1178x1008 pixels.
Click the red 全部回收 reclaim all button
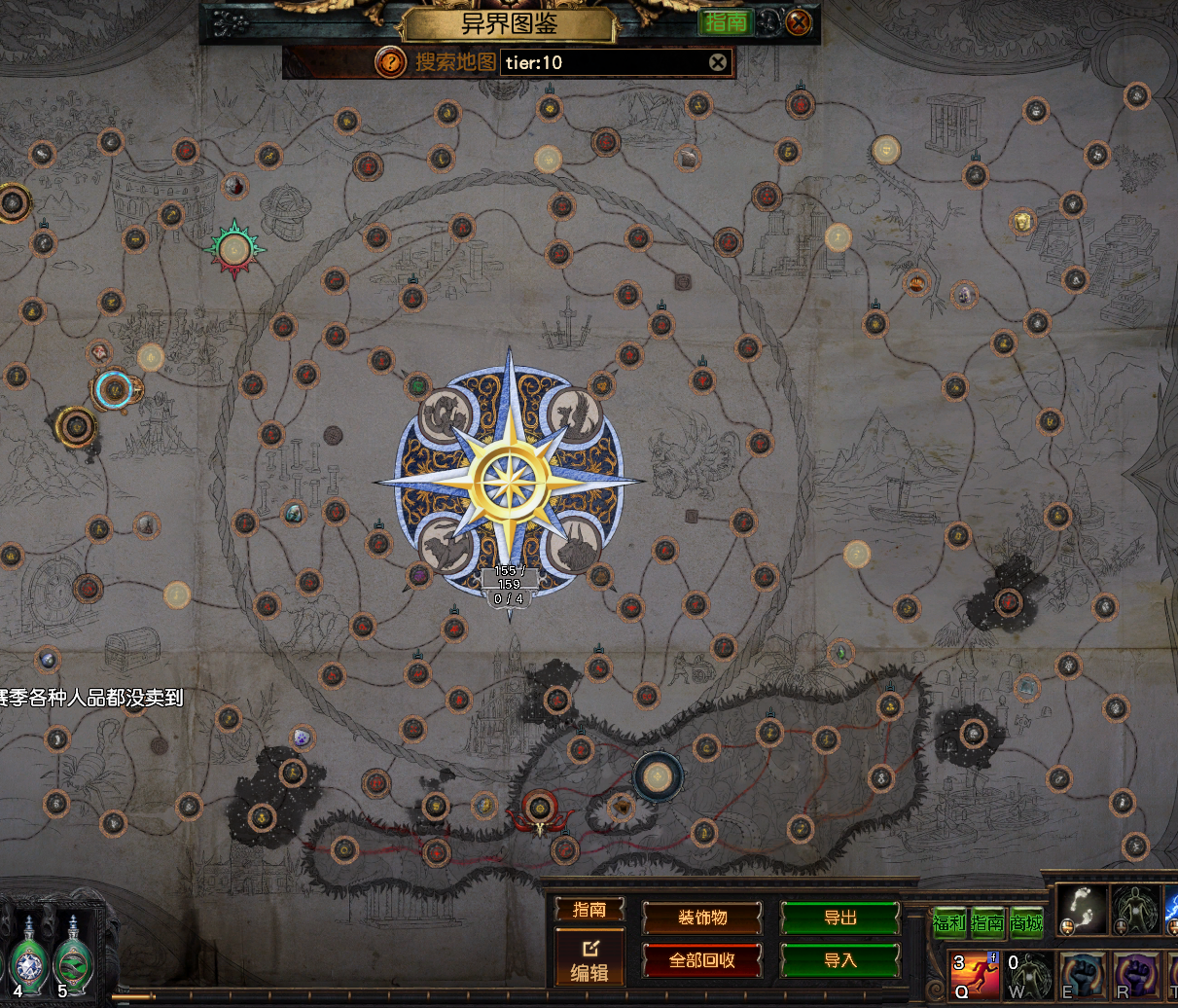[x=702, y=960]
